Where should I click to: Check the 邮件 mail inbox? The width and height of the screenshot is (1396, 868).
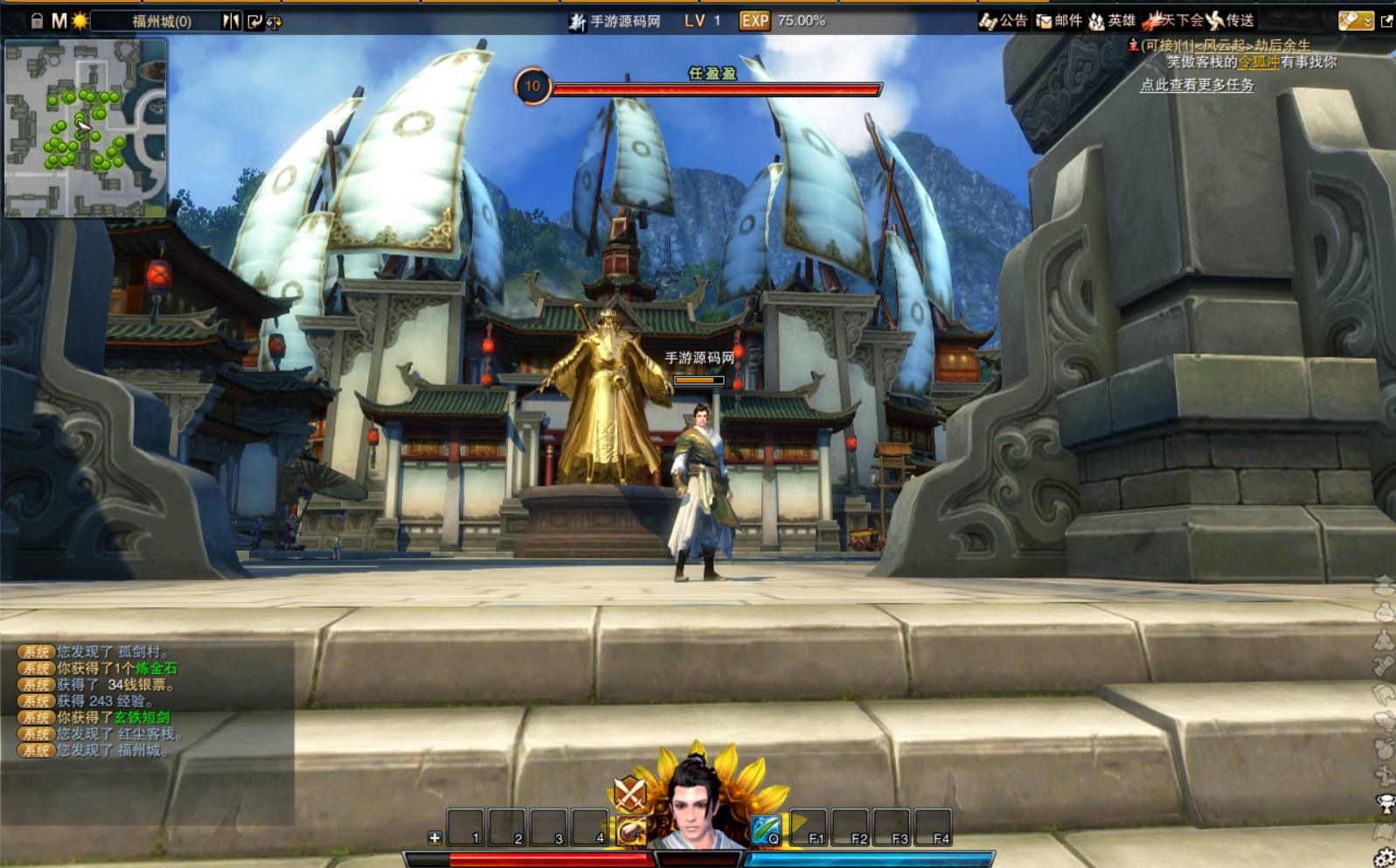pos(1059,21)
